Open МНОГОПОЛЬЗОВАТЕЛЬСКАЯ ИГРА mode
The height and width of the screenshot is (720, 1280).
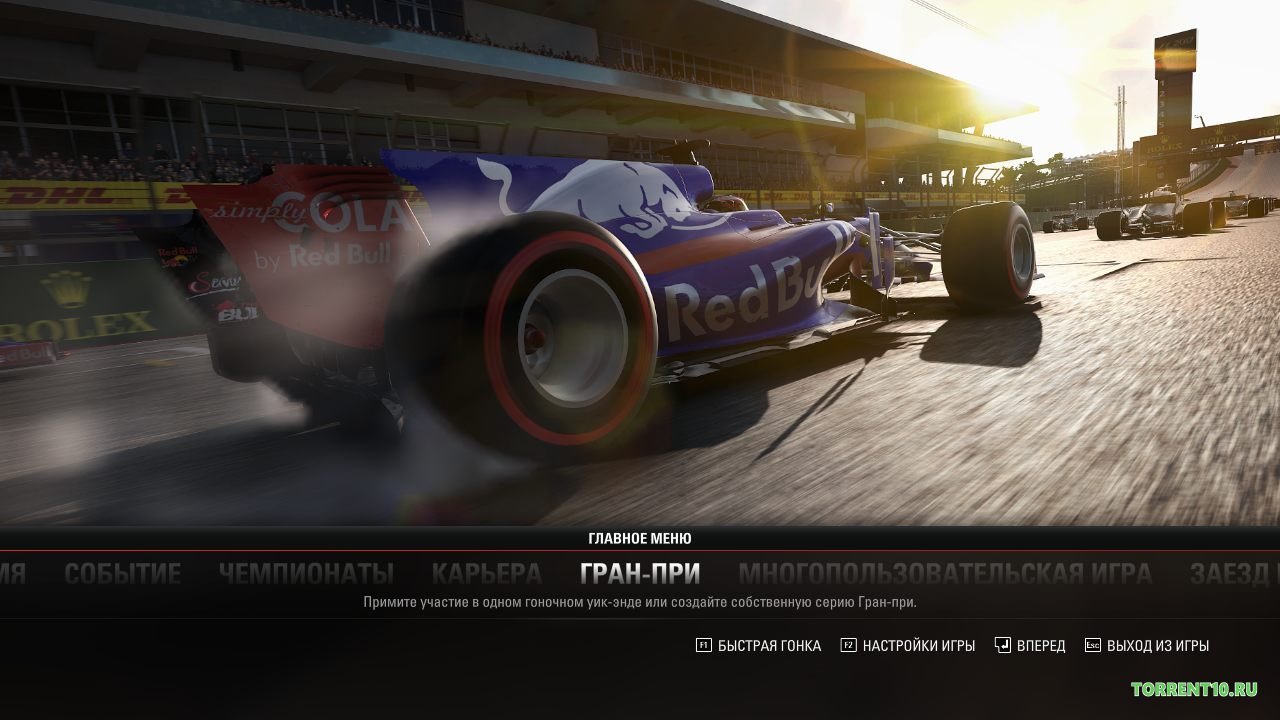click(946, 573)
